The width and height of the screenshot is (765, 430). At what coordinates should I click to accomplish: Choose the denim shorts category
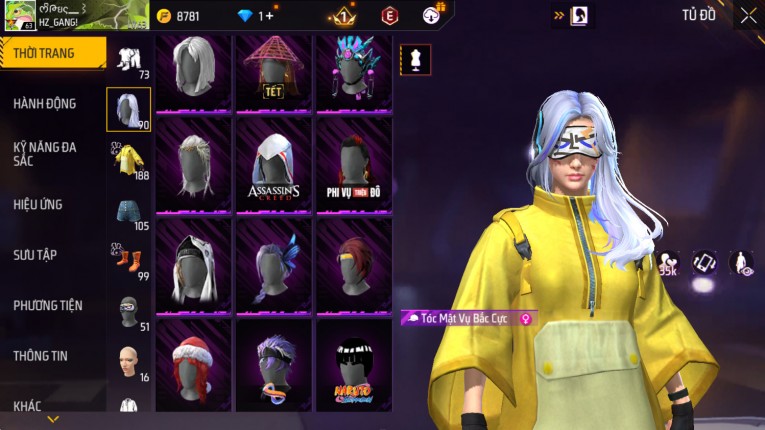coord(129,211)
